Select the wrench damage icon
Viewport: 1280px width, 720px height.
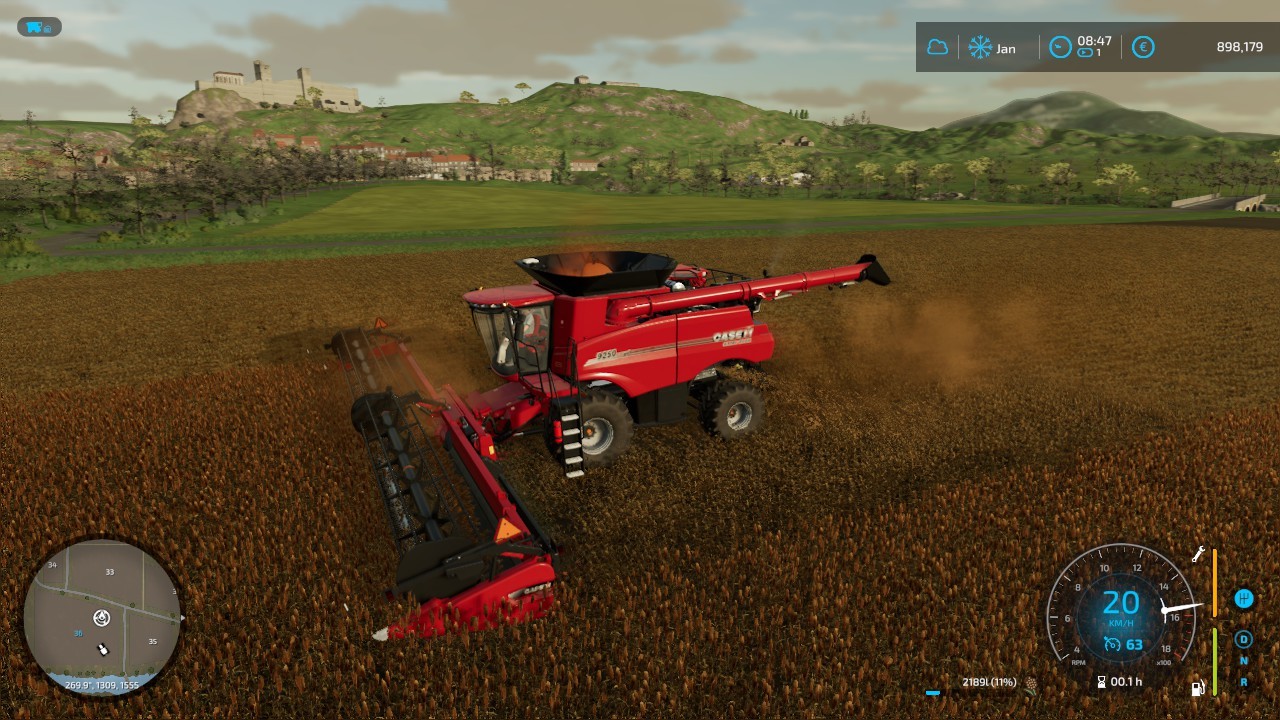click(x=1198, y=554)
